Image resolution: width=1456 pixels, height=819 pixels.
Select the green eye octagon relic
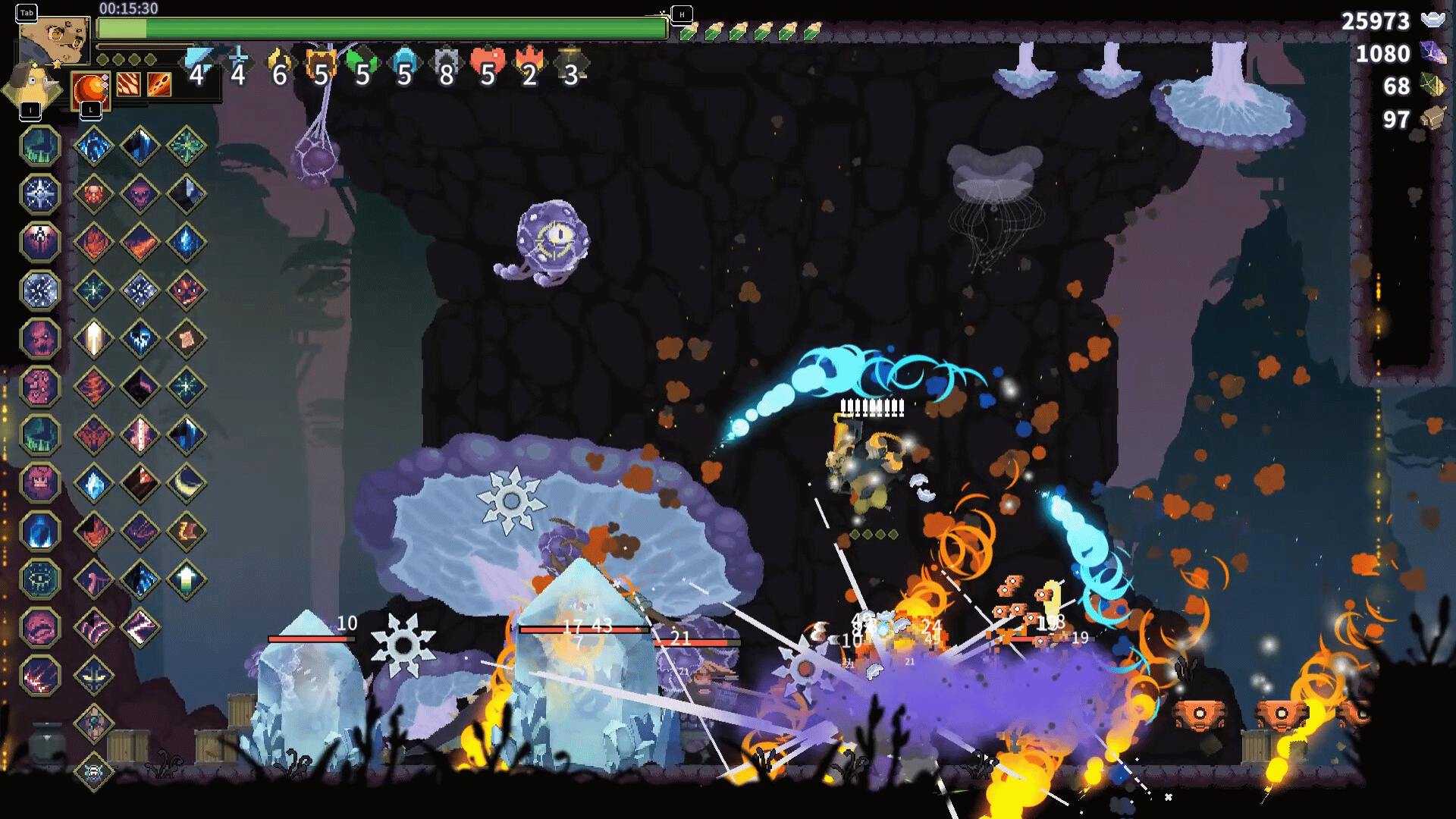click(x=40, y=579)
